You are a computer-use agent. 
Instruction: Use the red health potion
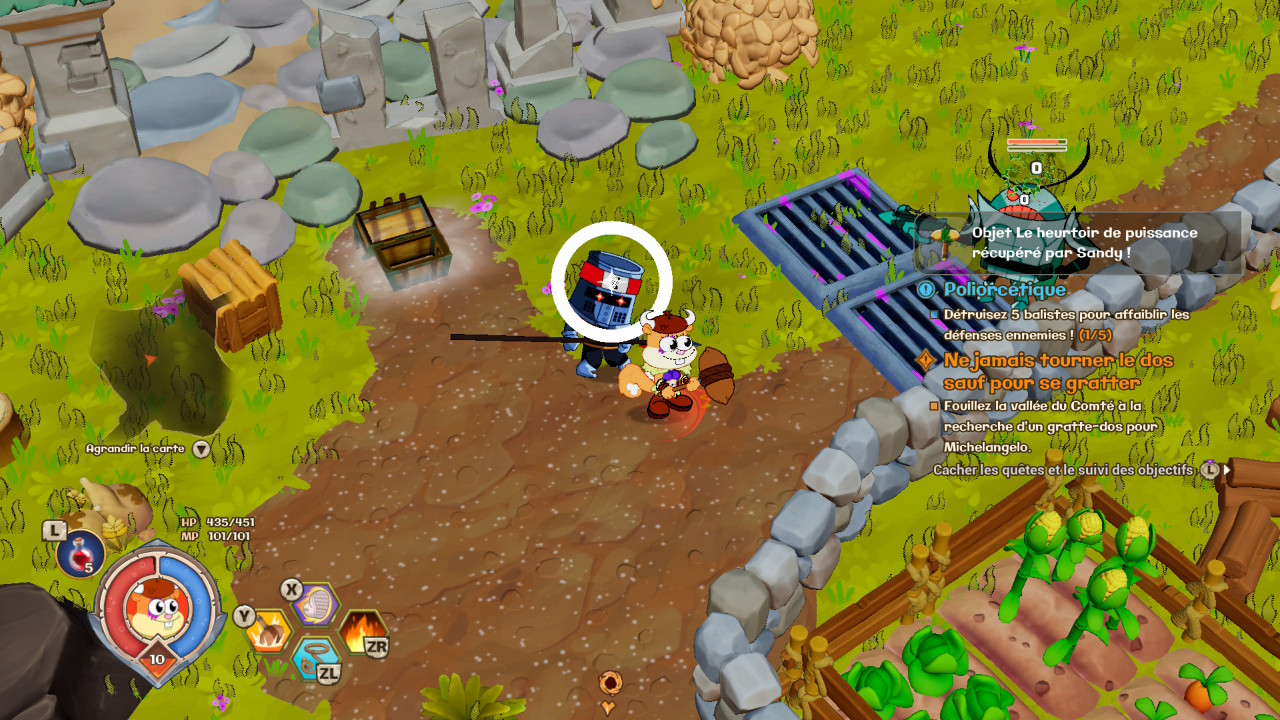(x=80, y=553)
